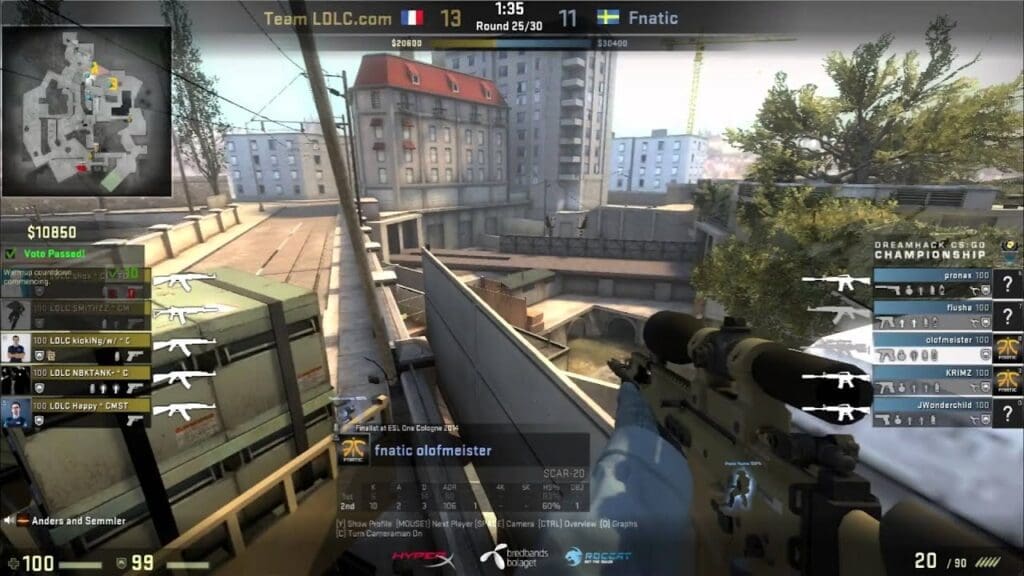Choose the LDLC NBK player row

pyautogui.click(x=91, y=378)
